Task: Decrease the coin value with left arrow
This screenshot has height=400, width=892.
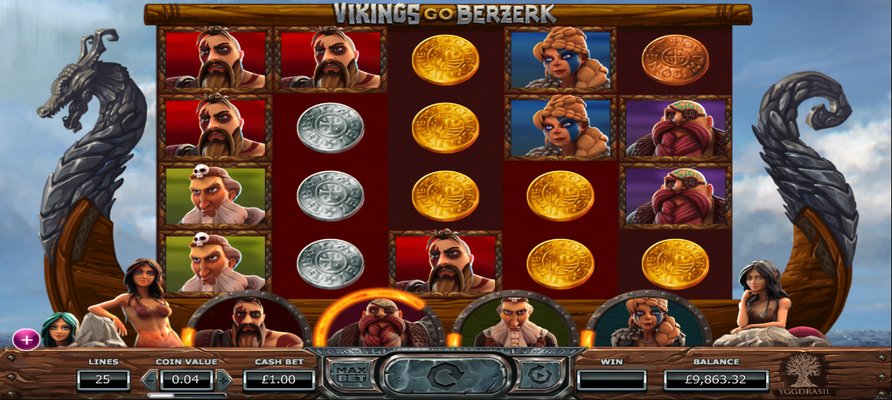Action: (x=150, y=380)
